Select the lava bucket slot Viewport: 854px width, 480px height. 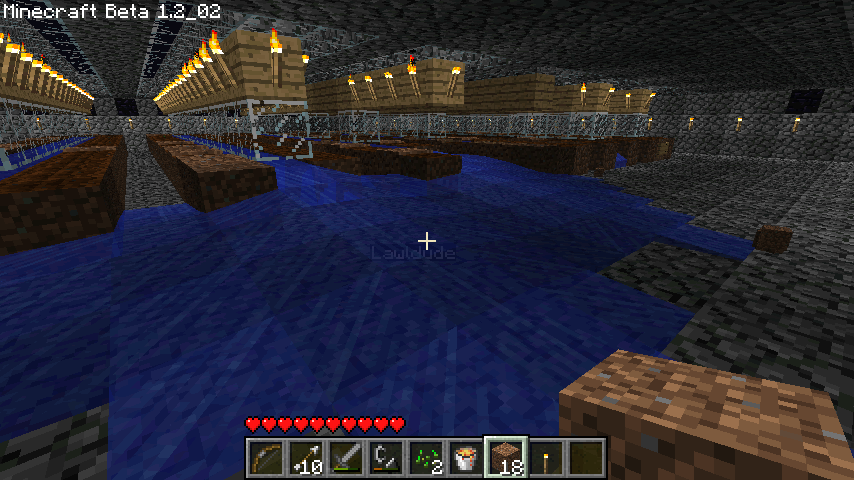[x=465, y=457]
